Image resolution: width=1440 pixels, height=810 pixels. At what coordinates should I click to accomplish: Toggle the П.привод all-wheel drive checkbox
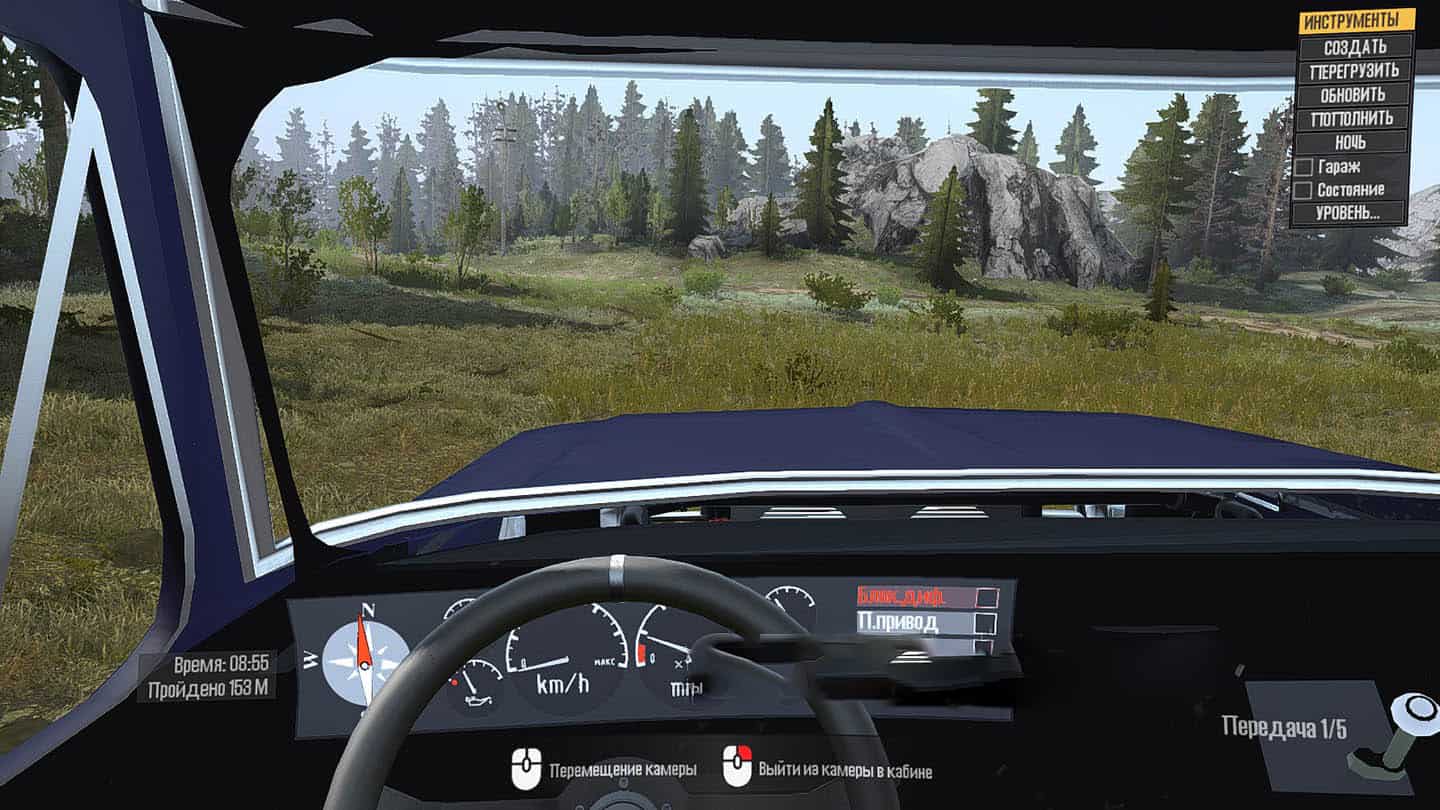(x=987, y=625)
